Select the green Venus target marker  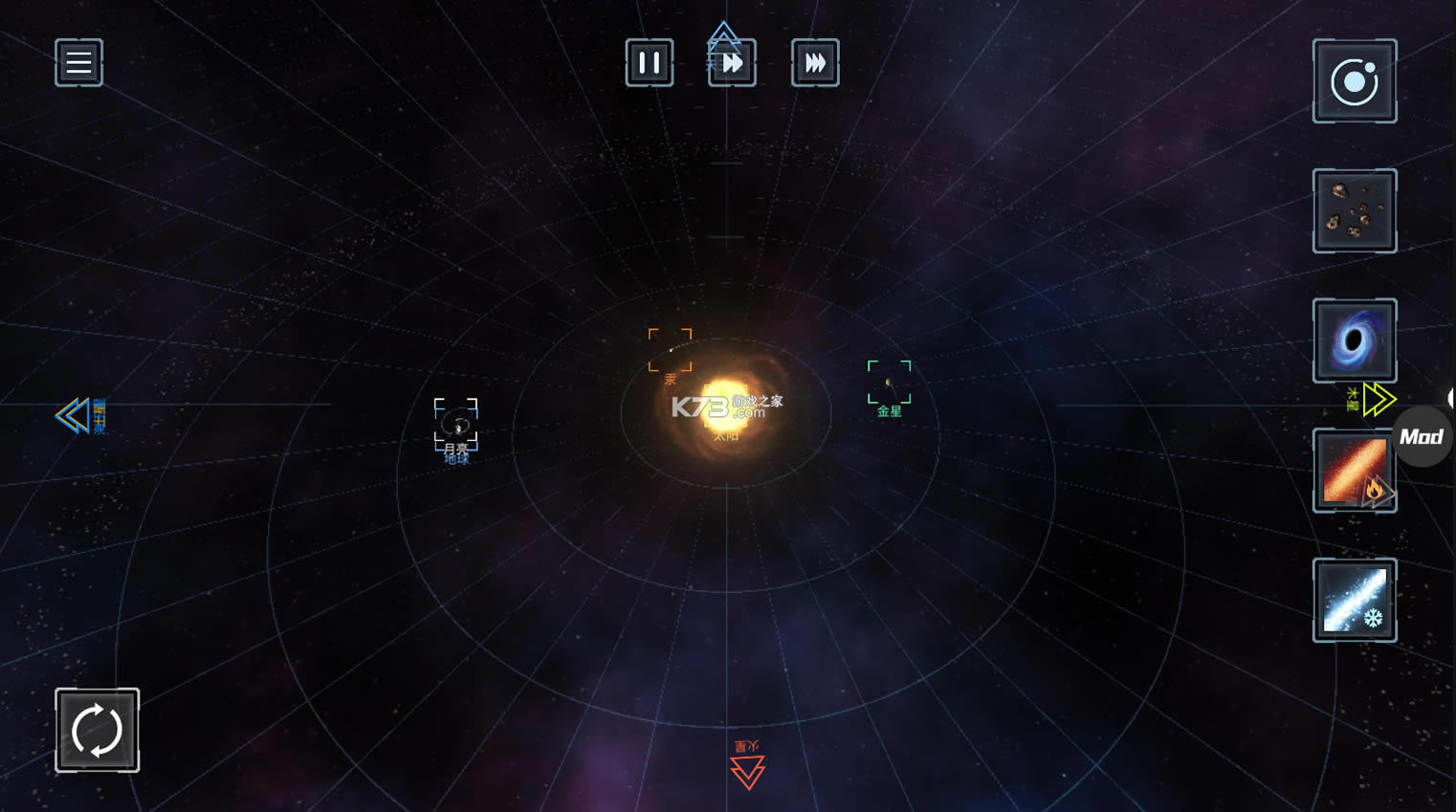point(889,383)
